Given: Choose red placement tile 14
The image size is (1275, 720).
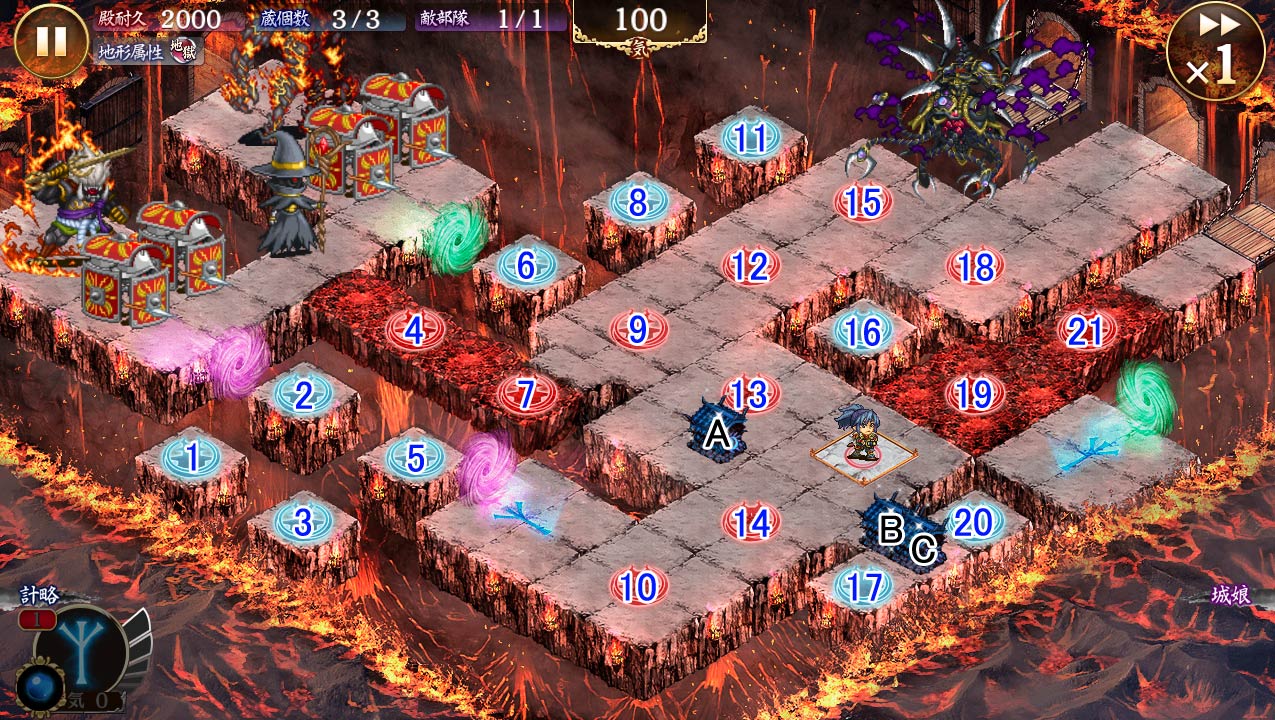Looking at the screenshot, I should 750,522.
